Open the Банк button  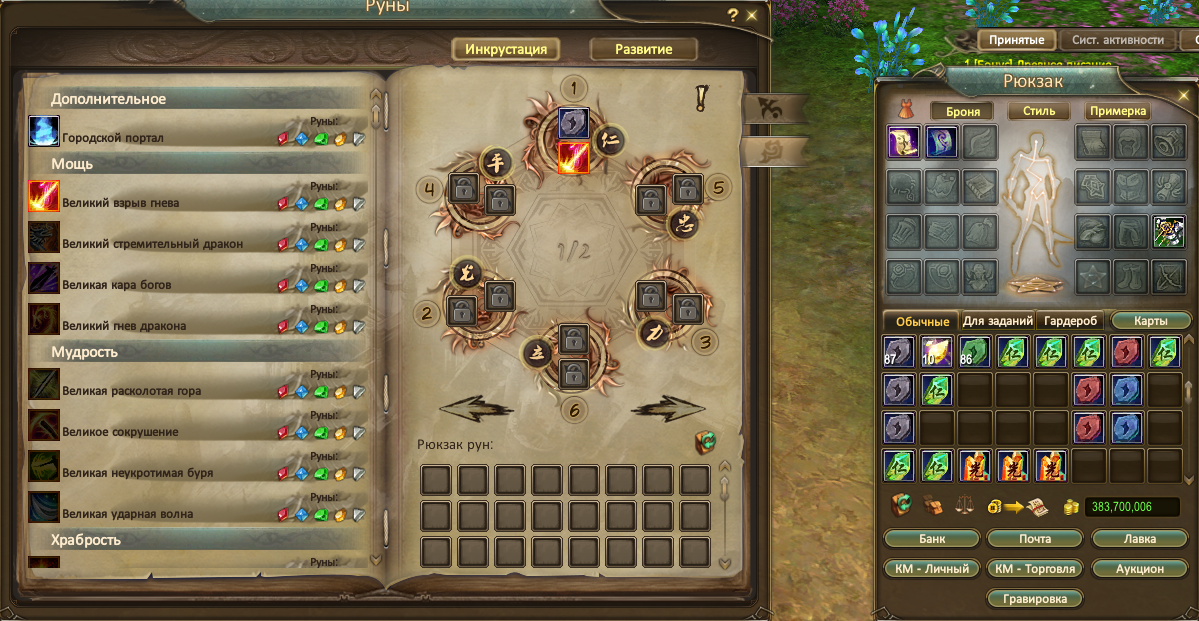click(x=931, y=538)
